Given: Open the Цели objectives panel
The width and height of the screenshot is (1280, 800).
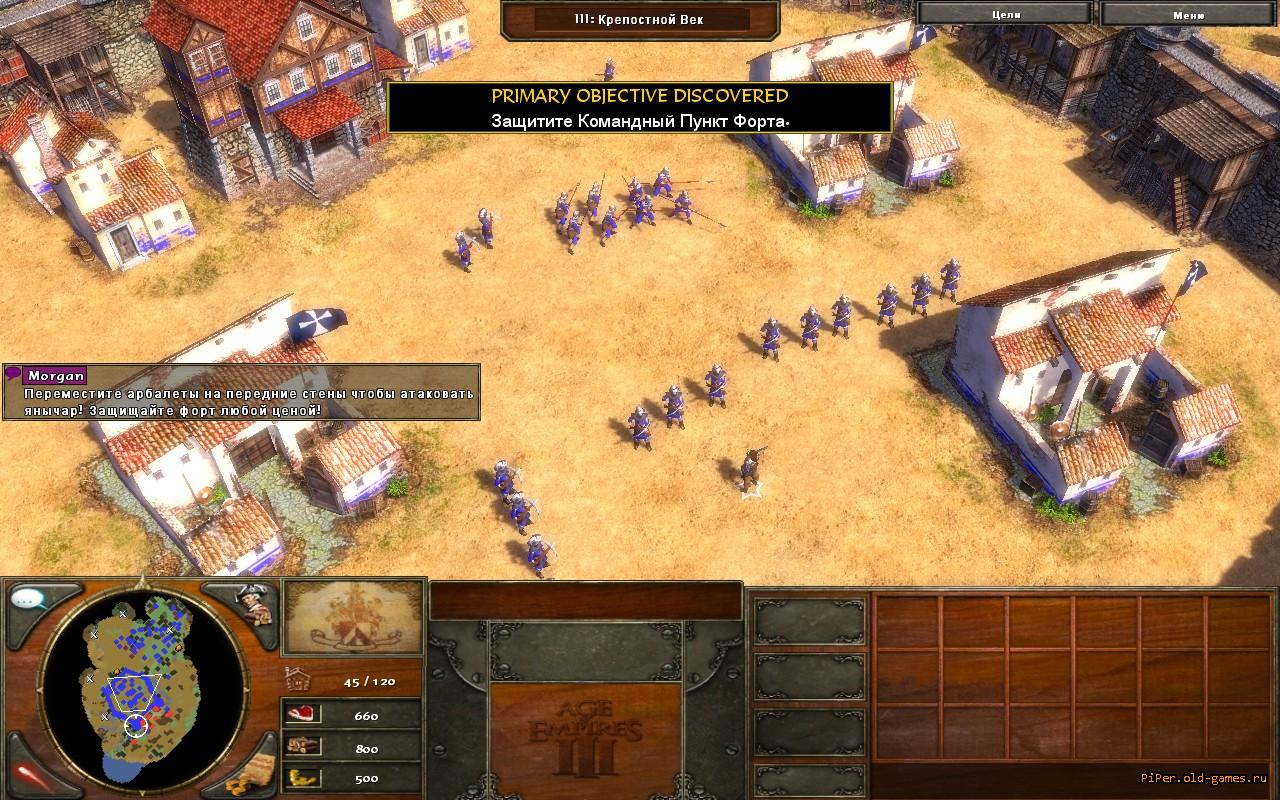Looking at the screenshot, I should pos(1006,14).
